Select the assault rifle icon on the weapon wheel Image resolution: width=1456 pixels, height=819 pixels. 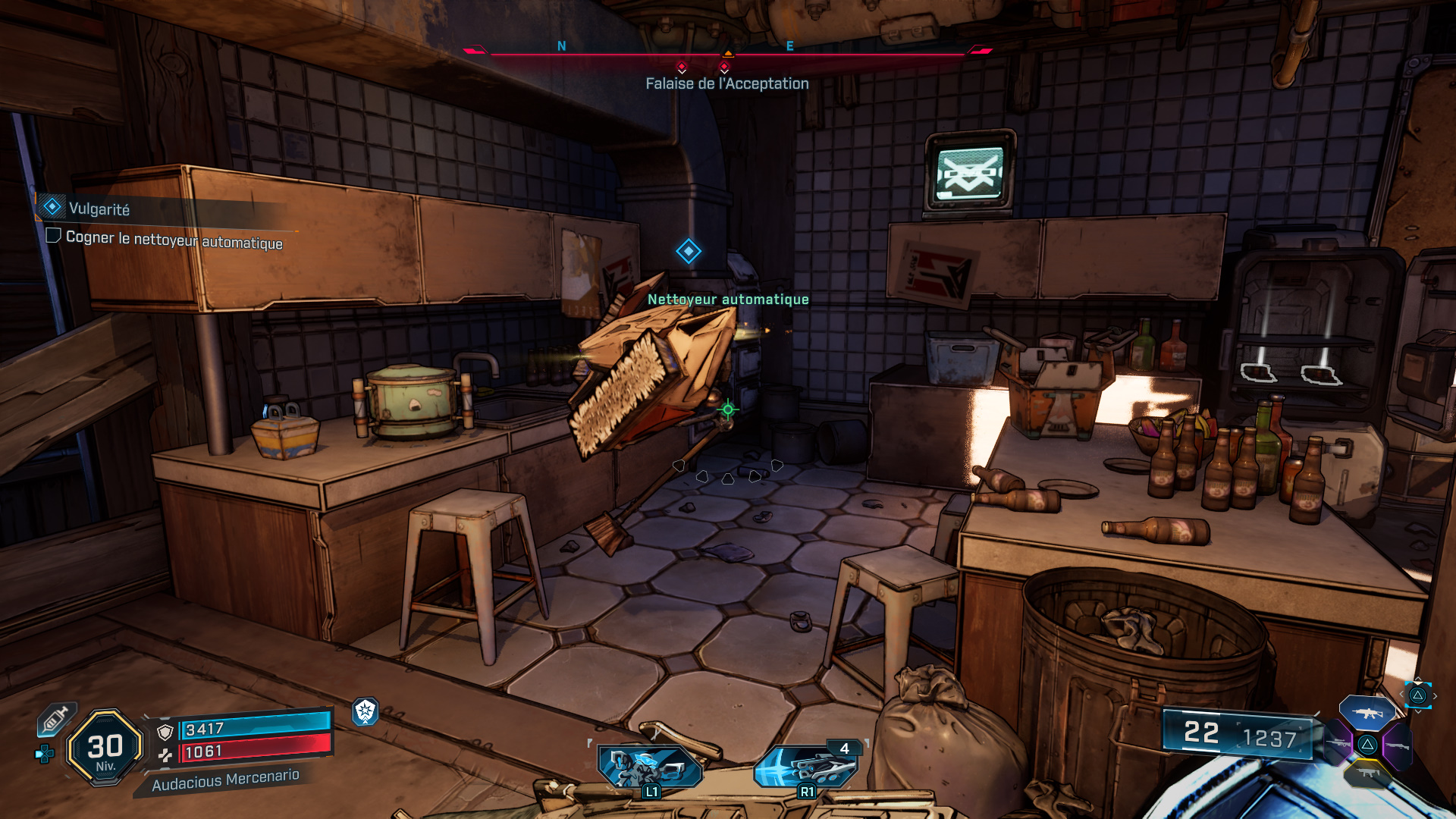(x=1367, y=713)
